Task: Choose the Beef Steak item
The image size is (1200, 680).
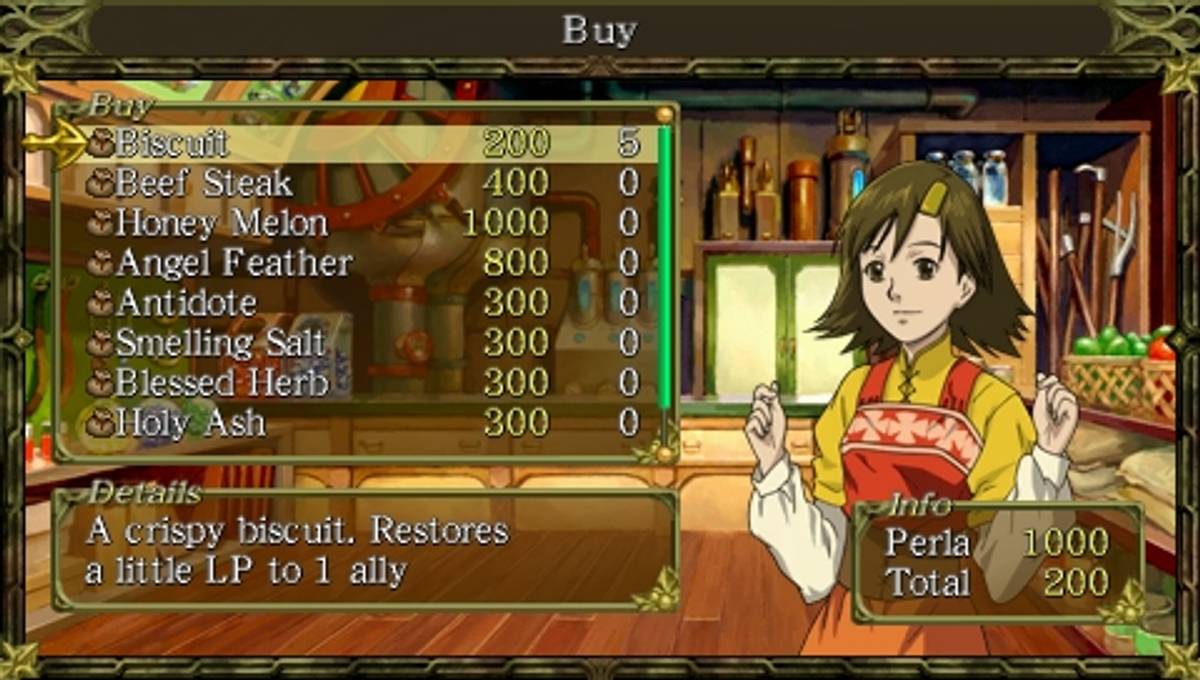Action: [203, 183]
